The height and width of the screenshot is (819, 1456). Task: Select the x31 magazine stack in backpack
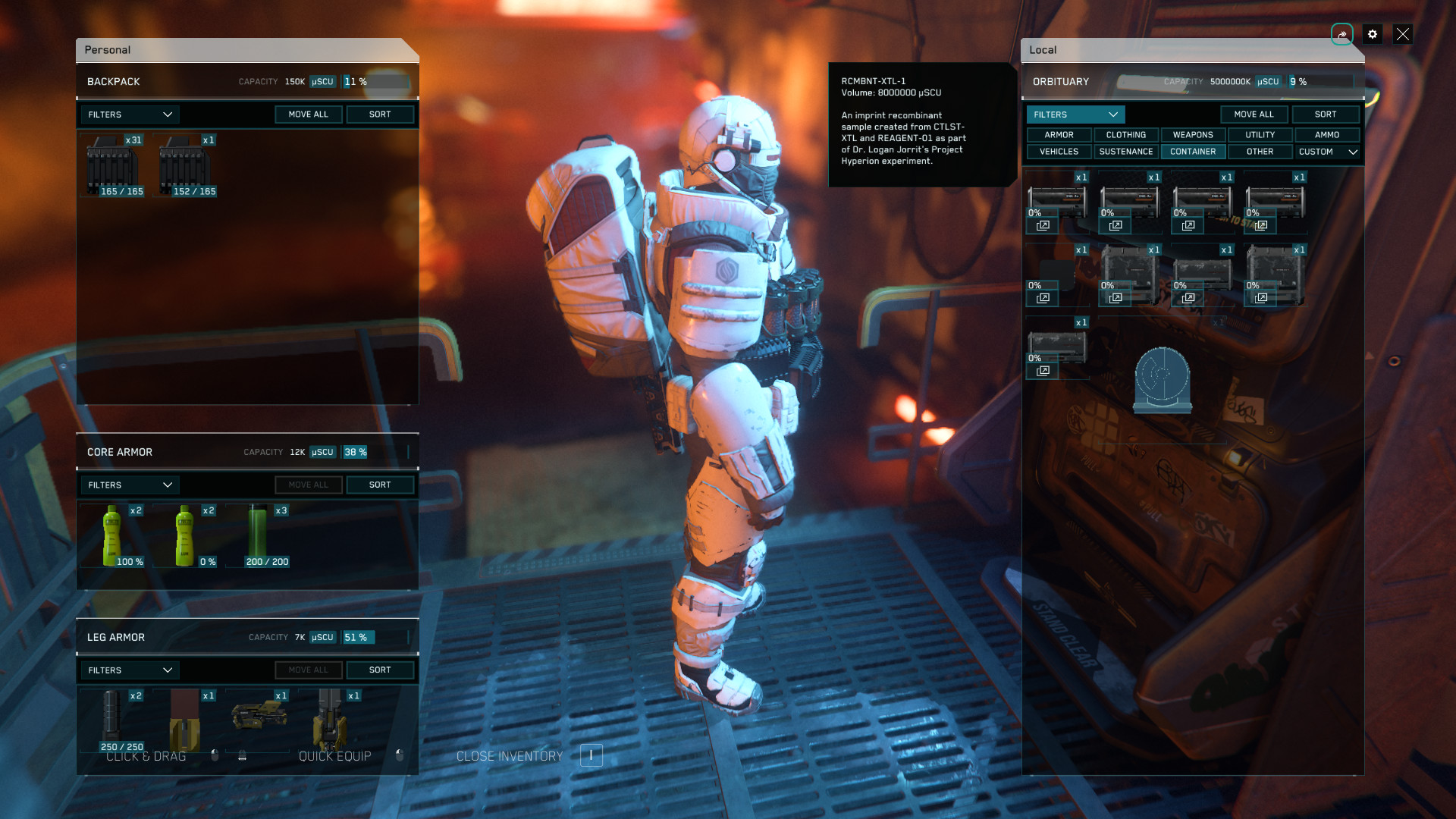tap(113, 166)
